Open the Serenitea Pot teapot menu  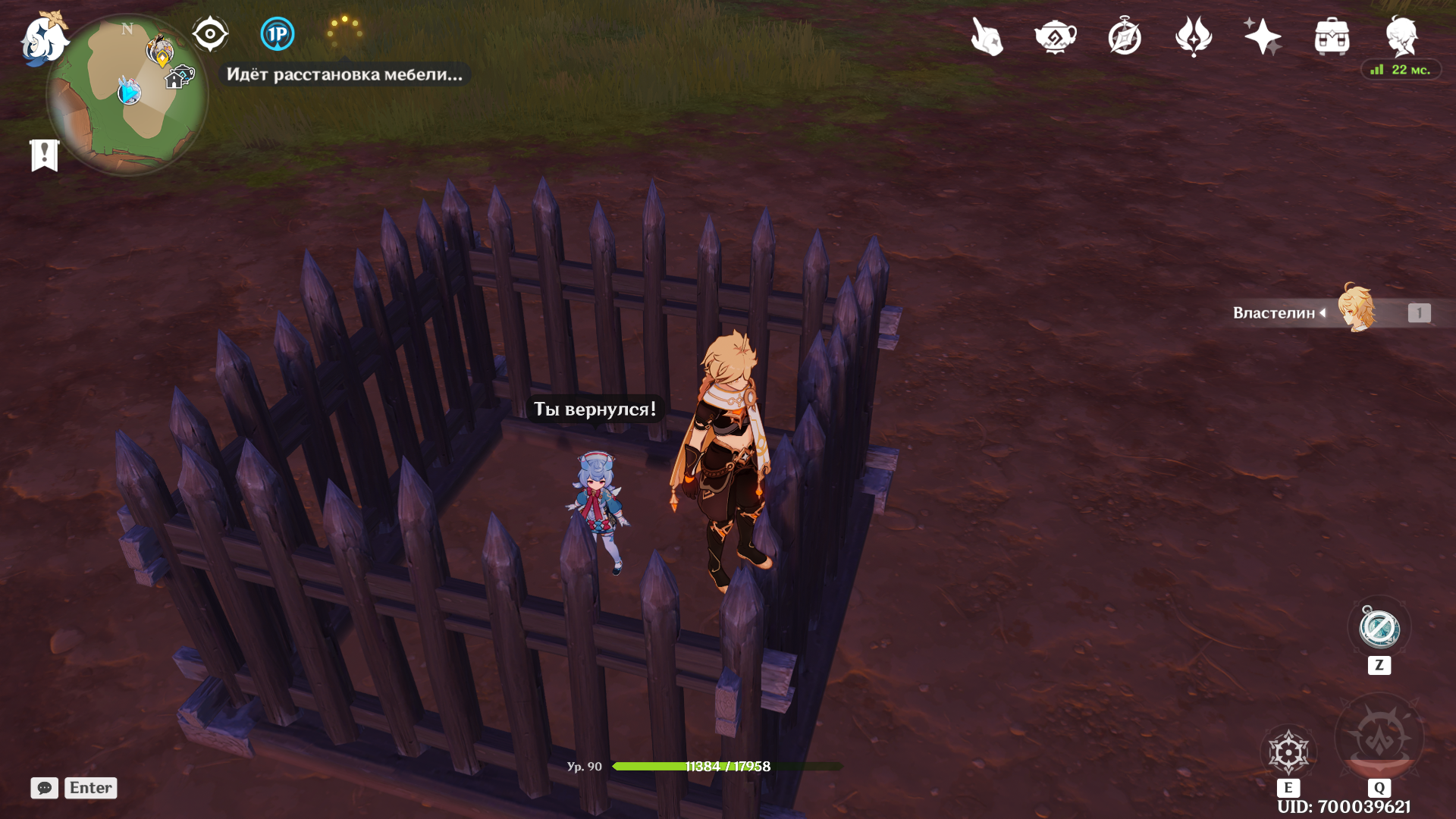tap(1056, 36)
